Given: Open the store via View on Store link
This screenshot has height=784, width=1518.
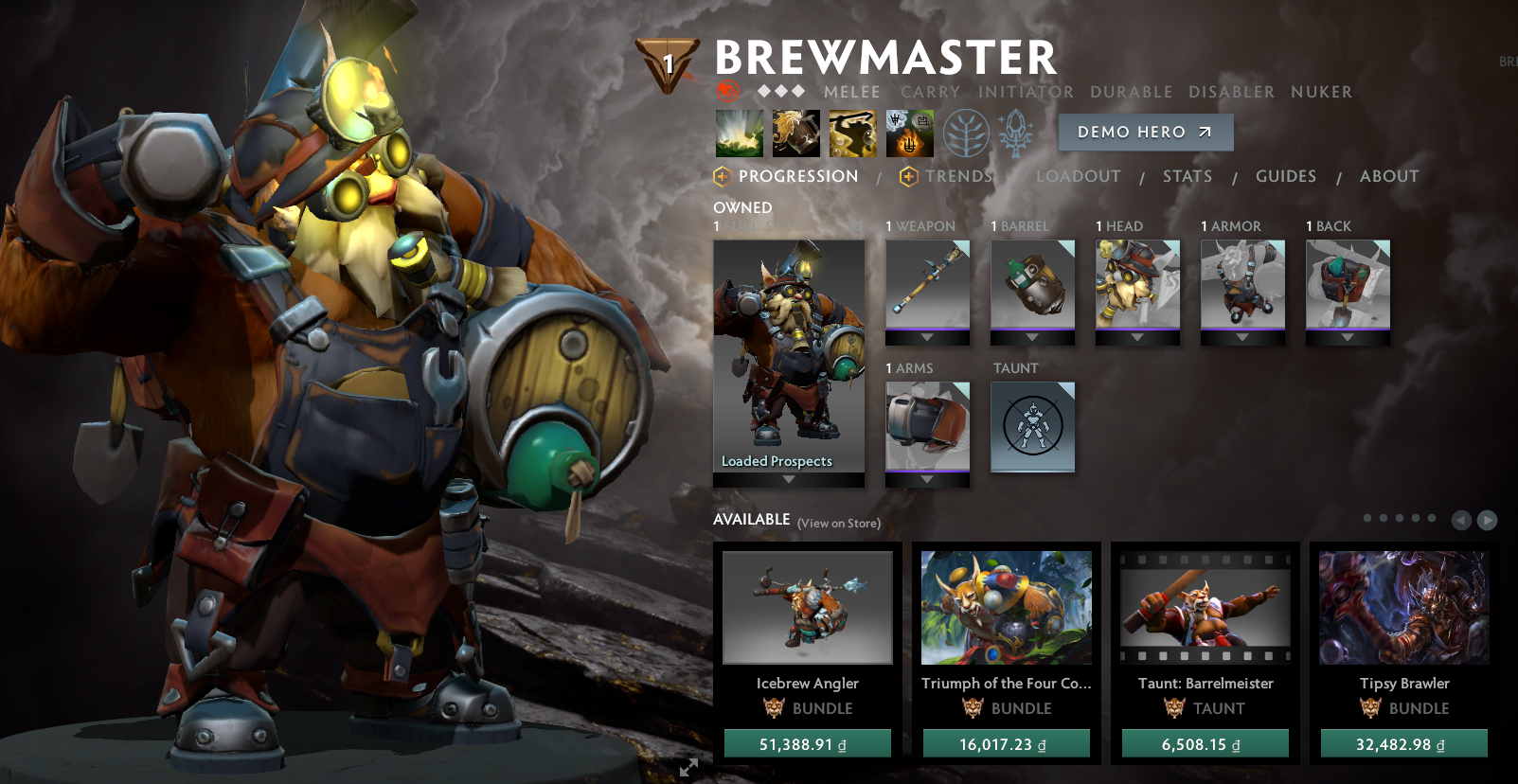Looking at the screenshot, I should (x=839, y=522).
